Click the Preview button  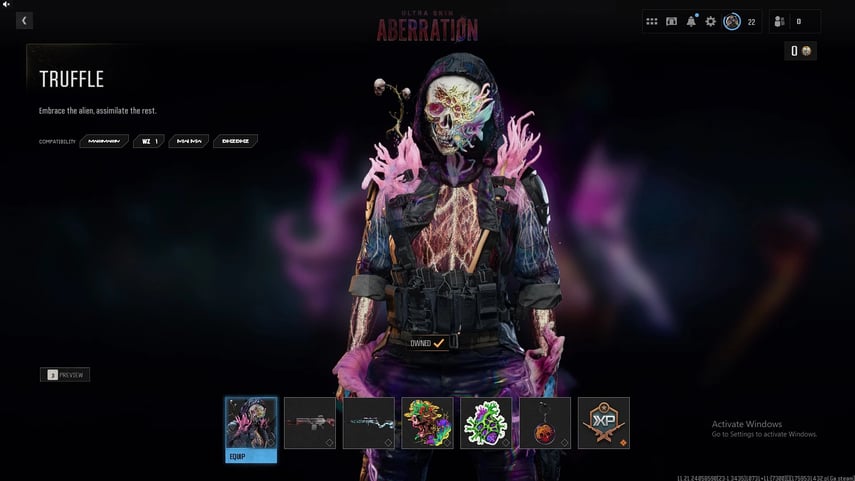[65, 375]
